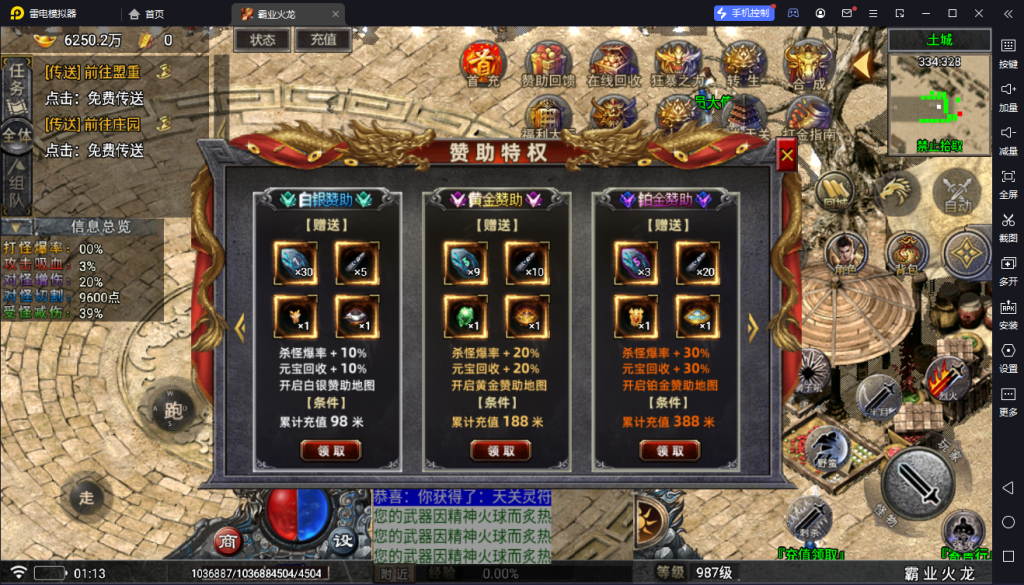Open the 设 settings button
Screen dimensions: 1024x585
click(344, 541)
